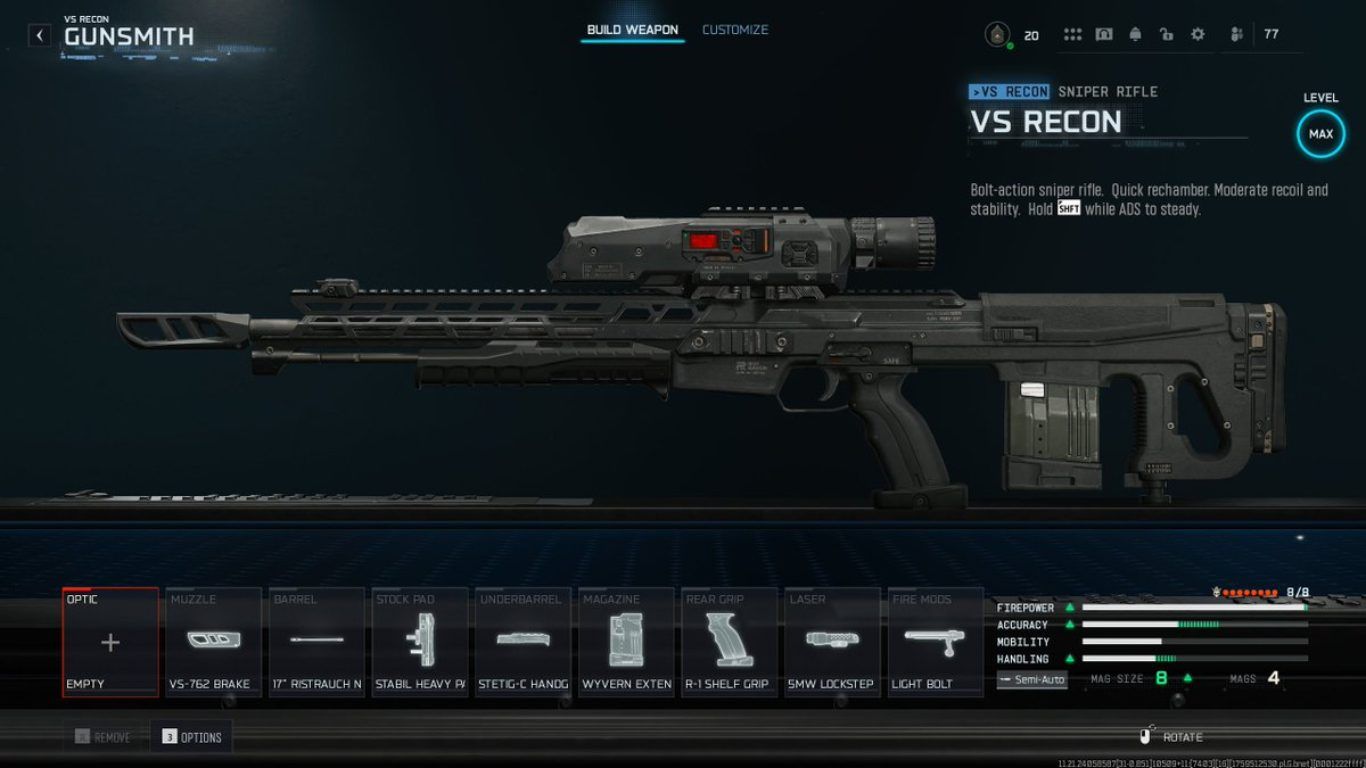Click the Wyvern Extended magazine slot

[x=627, y=642]
